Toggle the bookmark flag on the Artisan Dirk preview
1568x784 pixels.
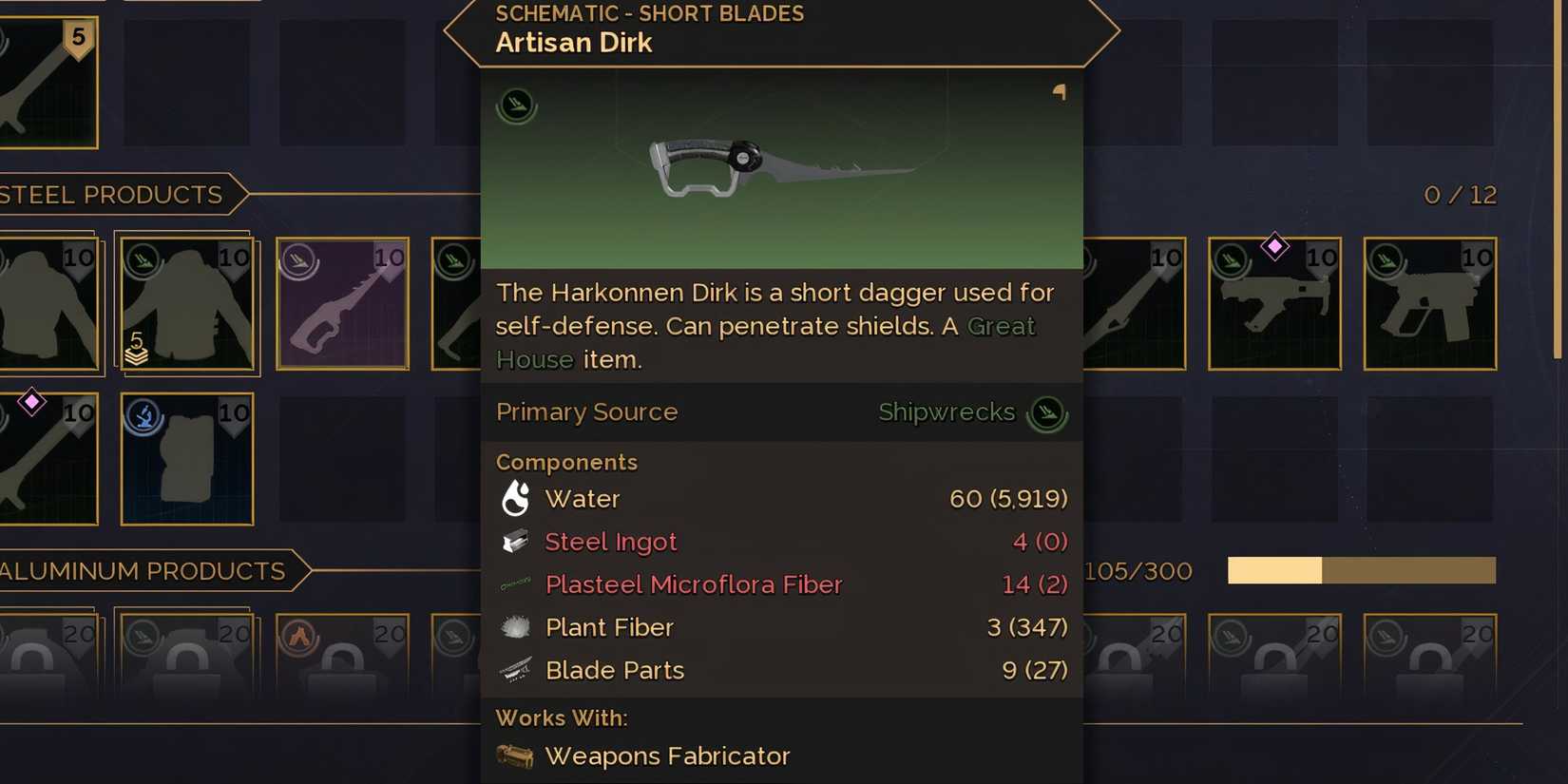1059,92
